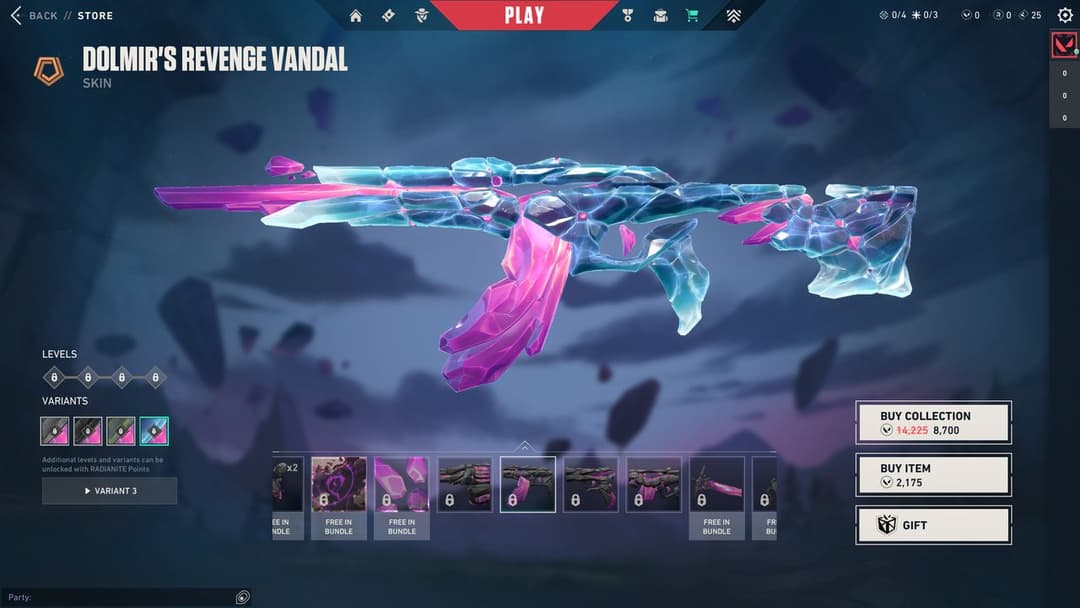The width and height of the screenshot is (1080, 608).
Task: Open the settings gear
Action: point(1065,15)
